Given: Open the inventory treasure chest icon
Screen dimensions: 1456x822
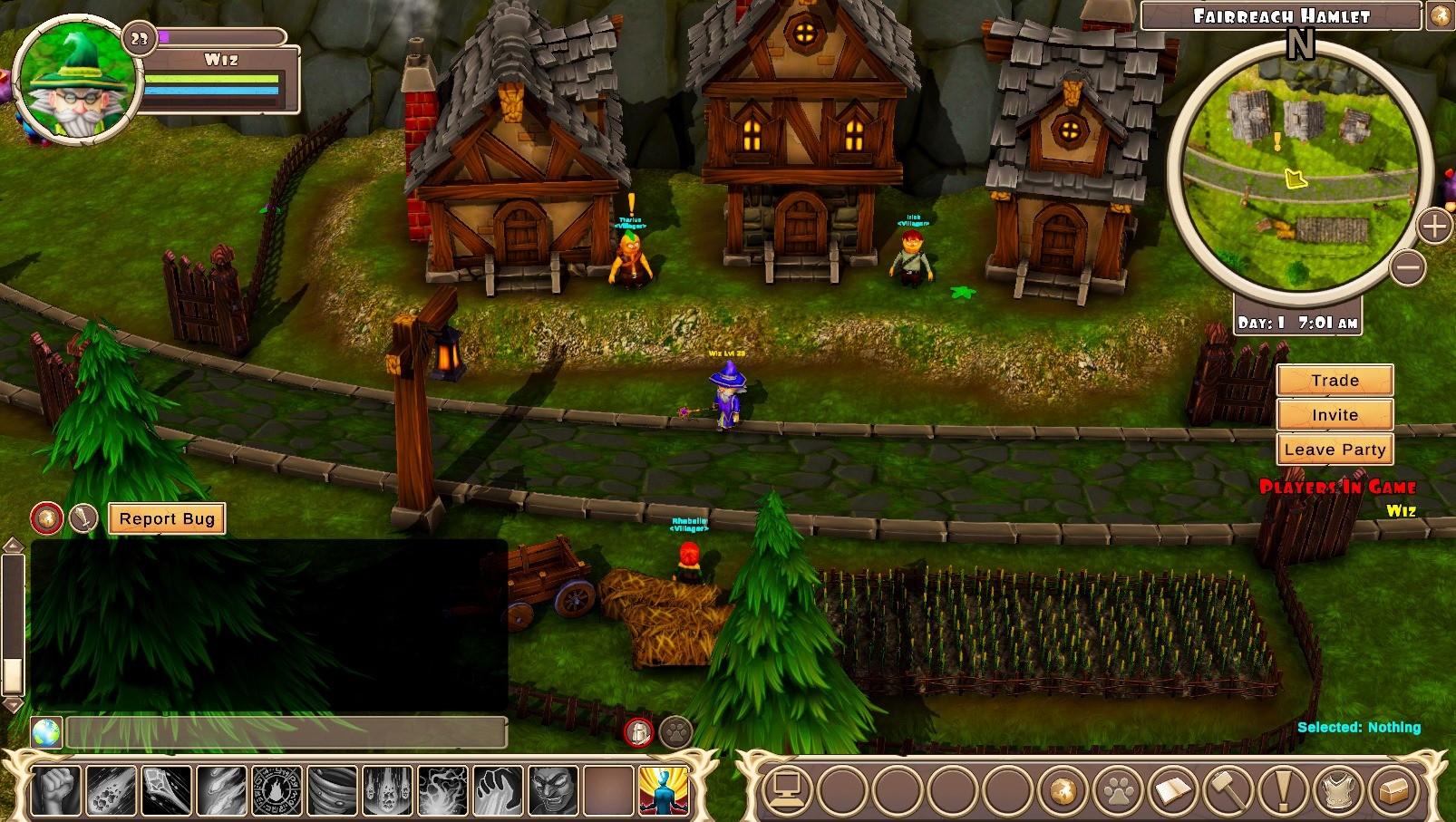Looking at the screenshot, I should [1393, 789].
